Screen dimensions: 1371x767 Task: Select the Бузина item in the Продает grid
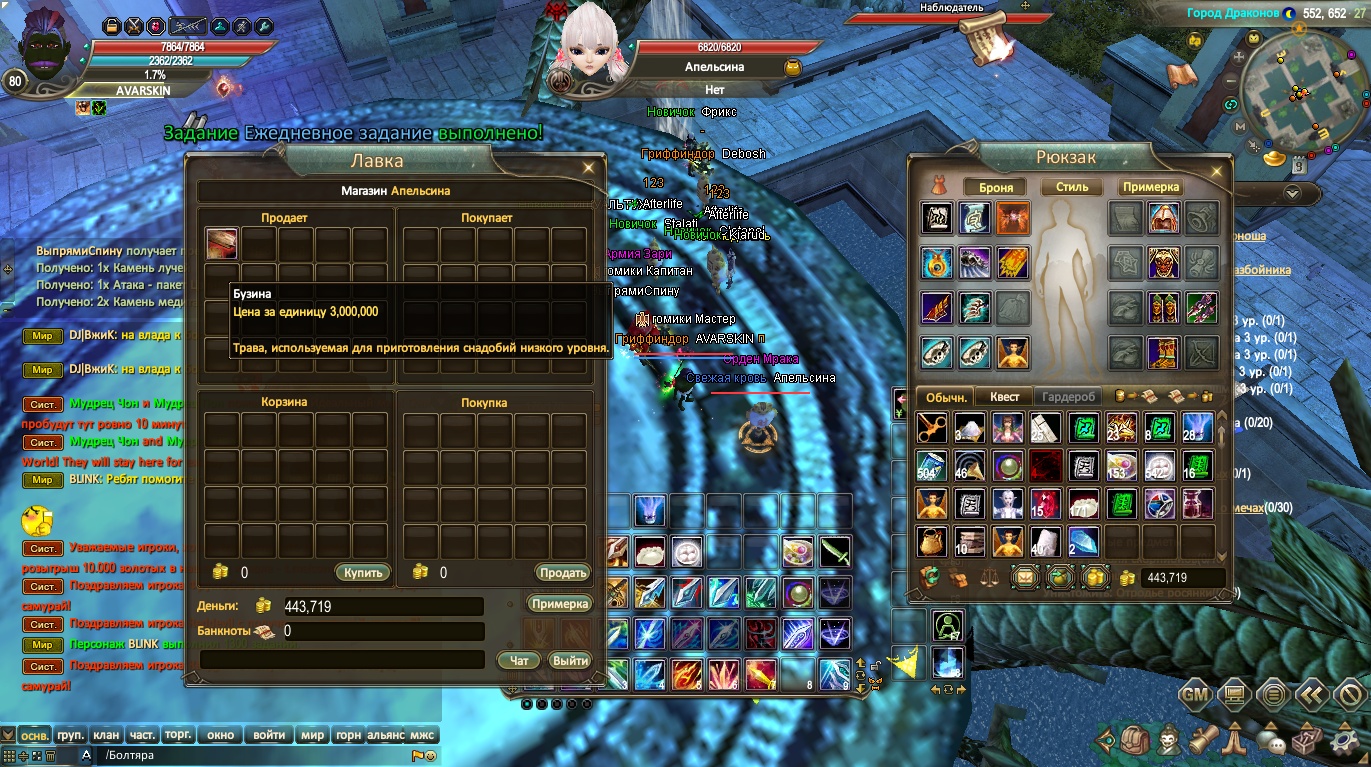point(222,244)
